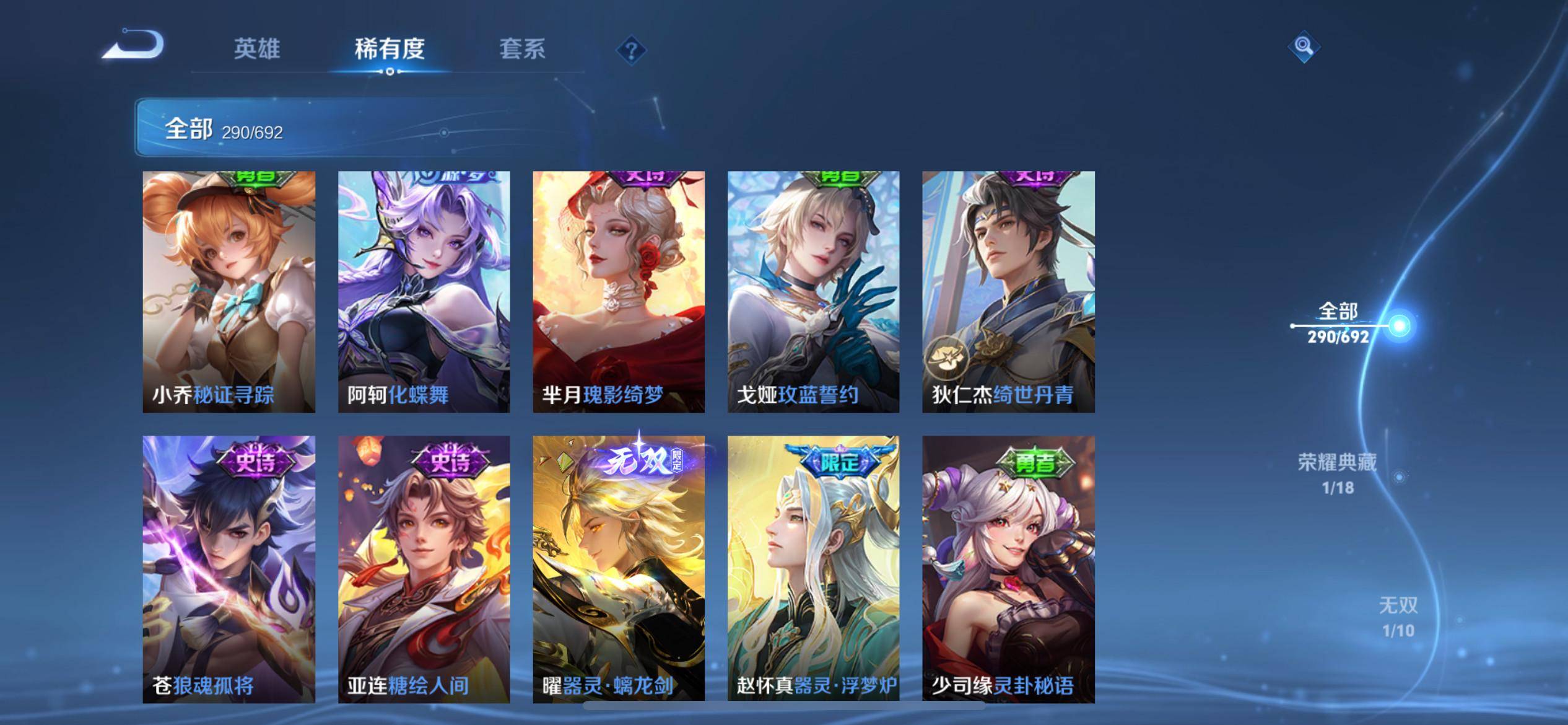Open the 曜 器灵·螭龙剑 skin card
This screenshot has width=1568, height=725.
coord(619,569)
